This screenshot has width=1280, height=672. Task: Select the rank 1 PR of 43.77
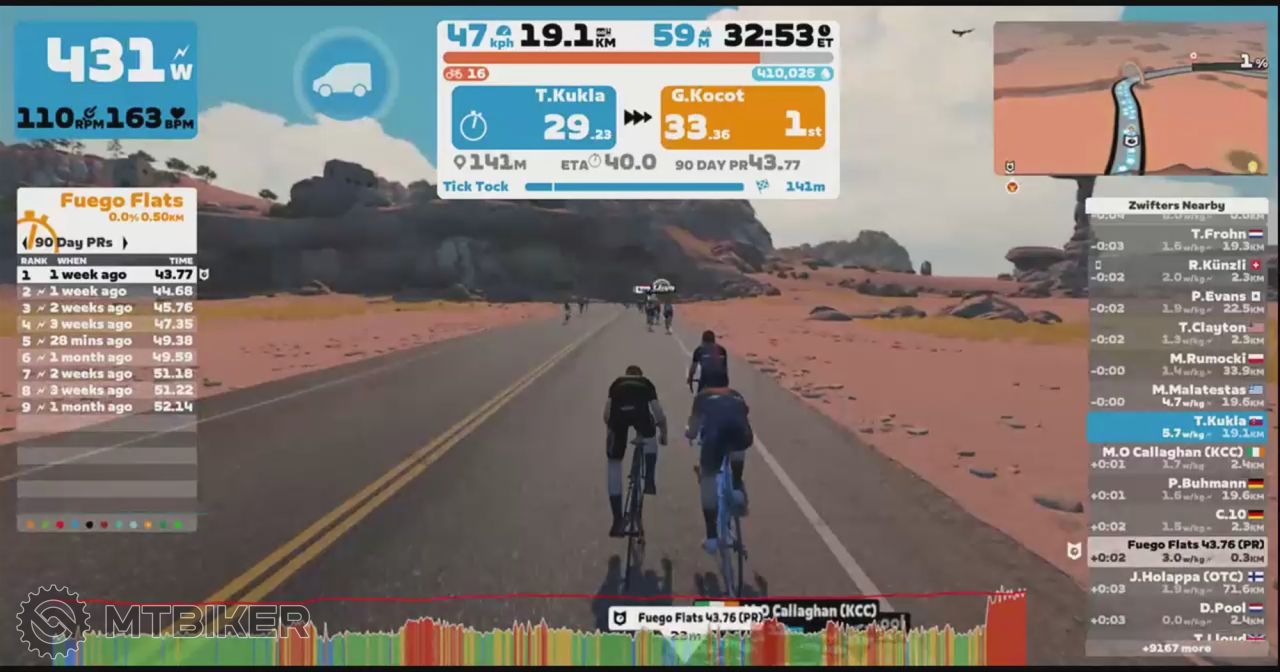(107, 275)
